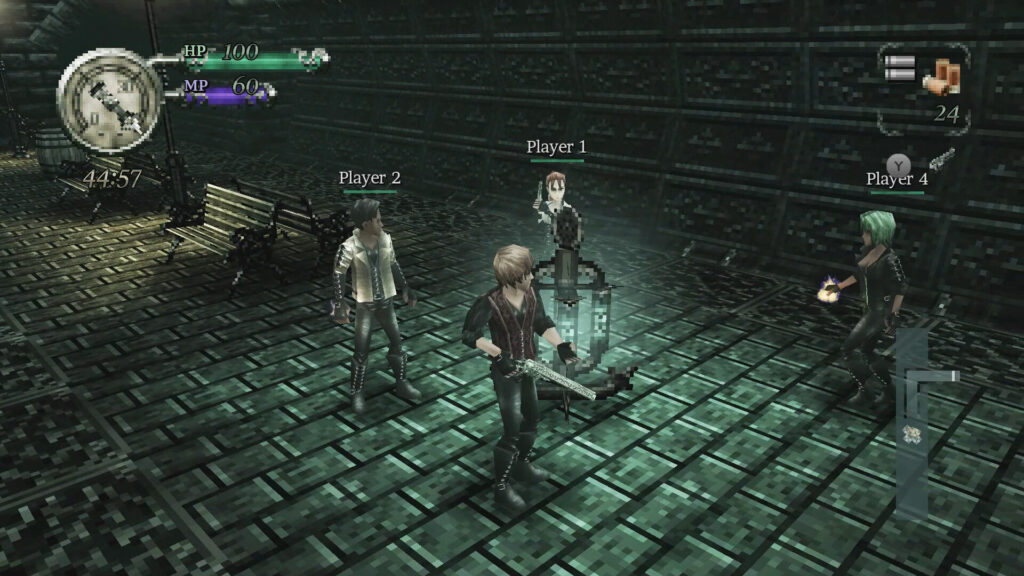Select the Player 2 name tag

coord(369,178)
